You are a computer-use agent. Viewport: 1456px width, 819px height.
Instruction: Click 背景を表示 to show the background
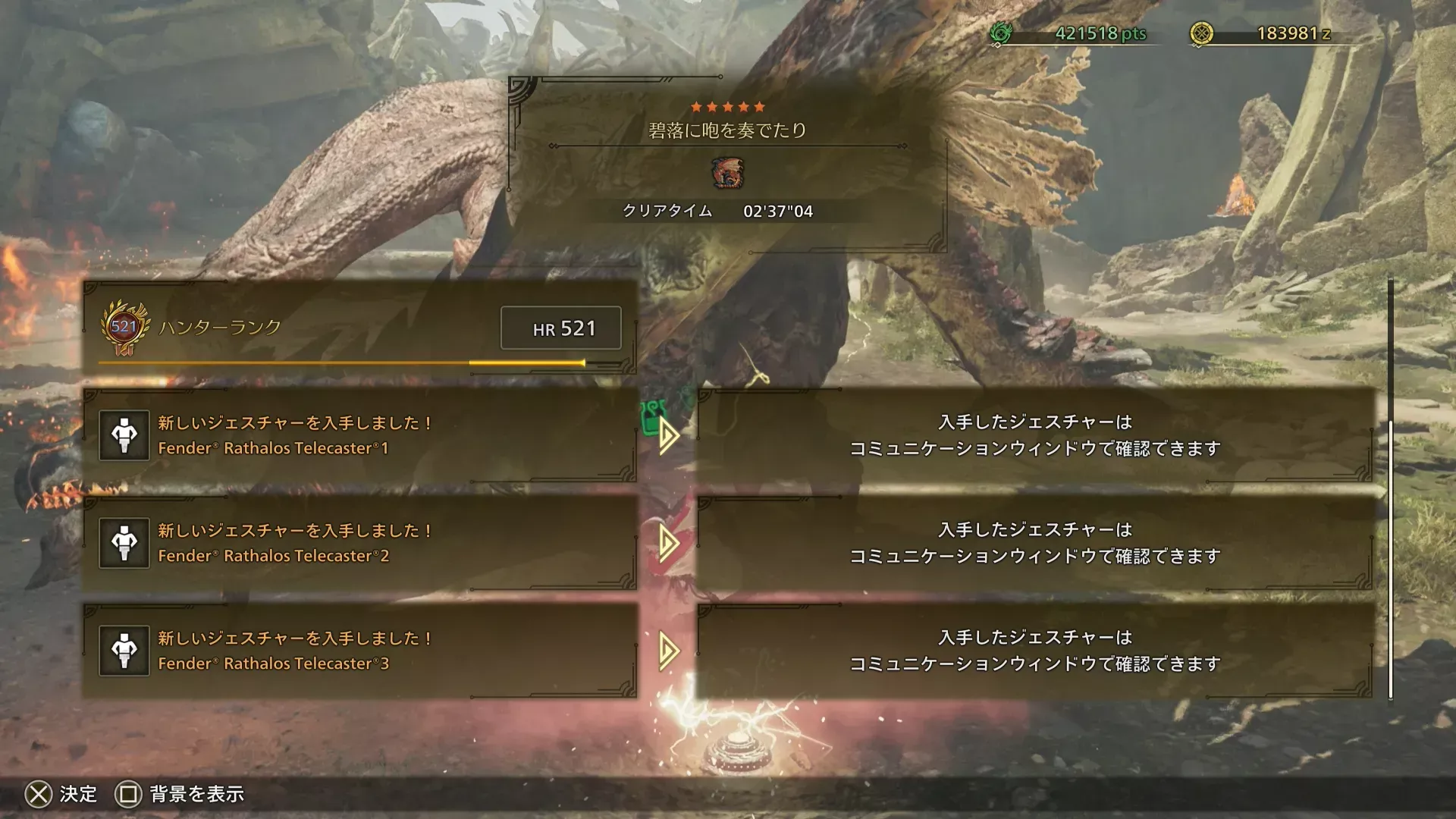[197, 795]
